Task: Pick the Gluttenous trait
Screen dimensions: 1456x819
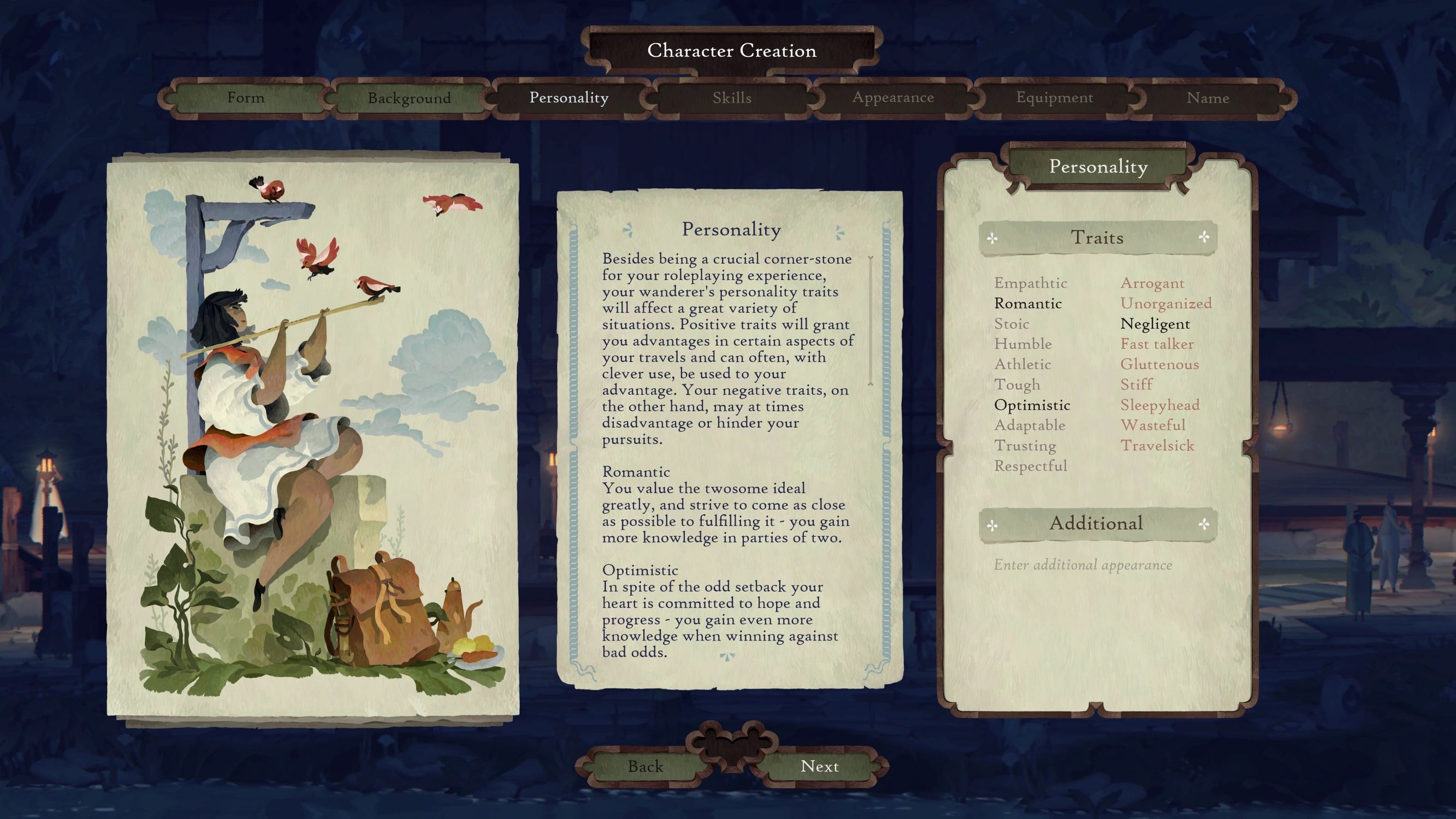Action: [x=1159, y=365]
